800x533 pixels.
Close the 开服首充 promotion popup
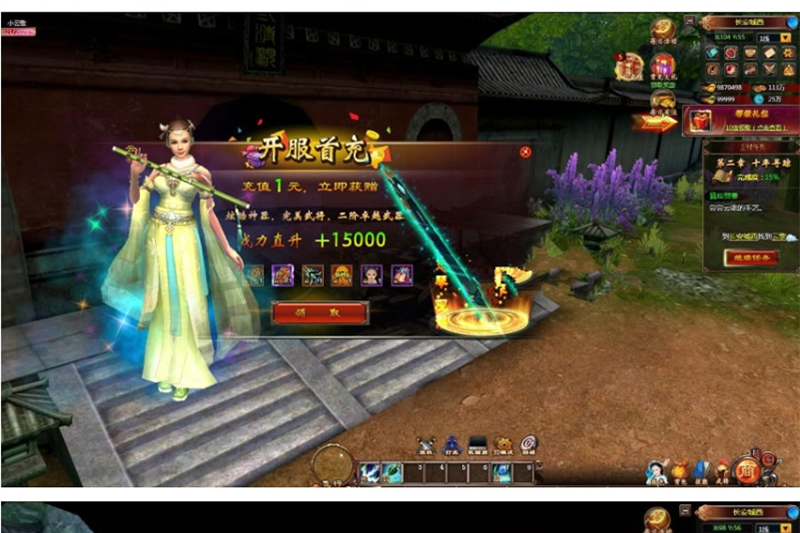pos(525,152)
